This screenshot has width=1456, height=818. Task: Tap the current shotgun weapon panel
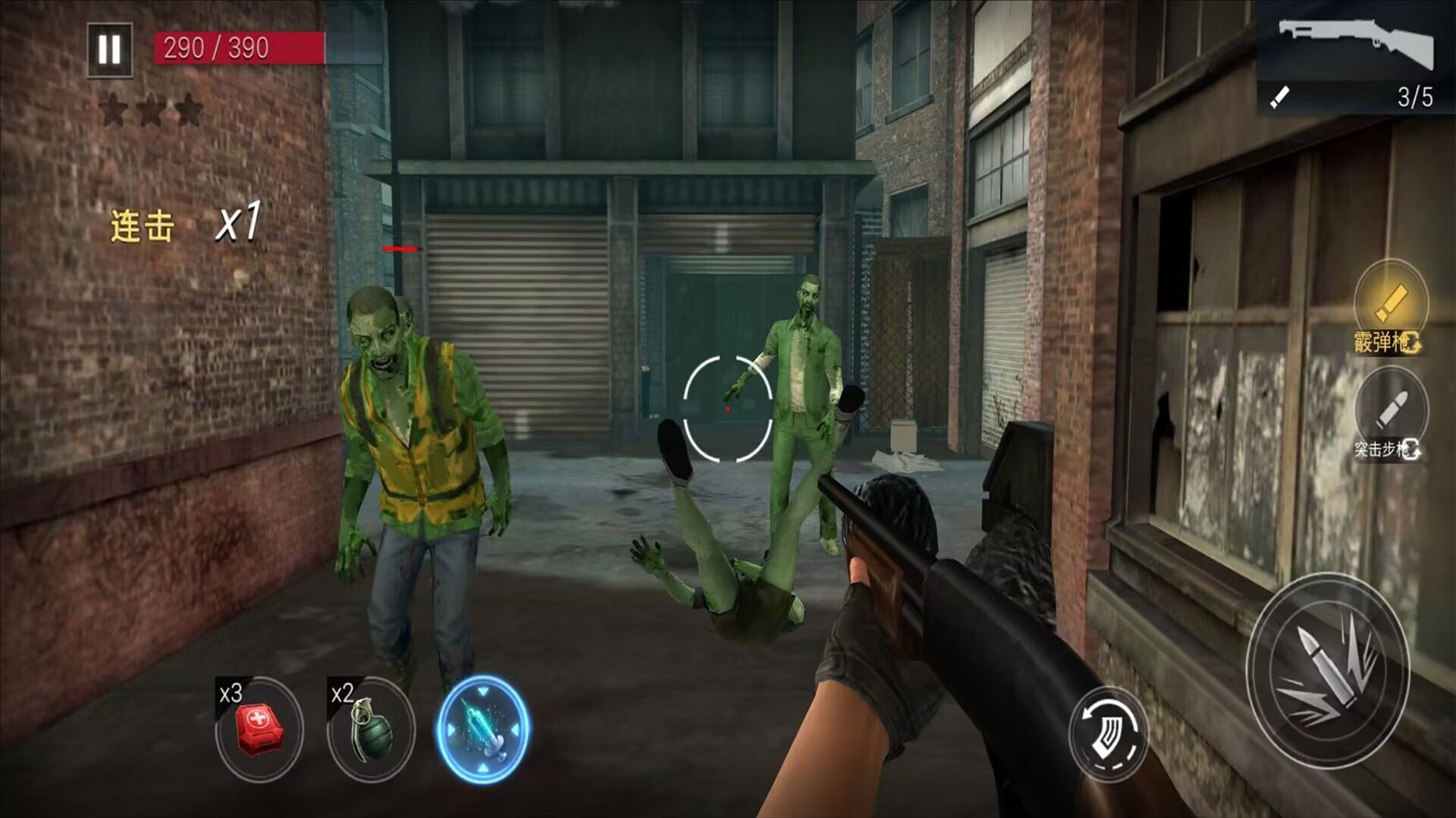click(1355, 58)
